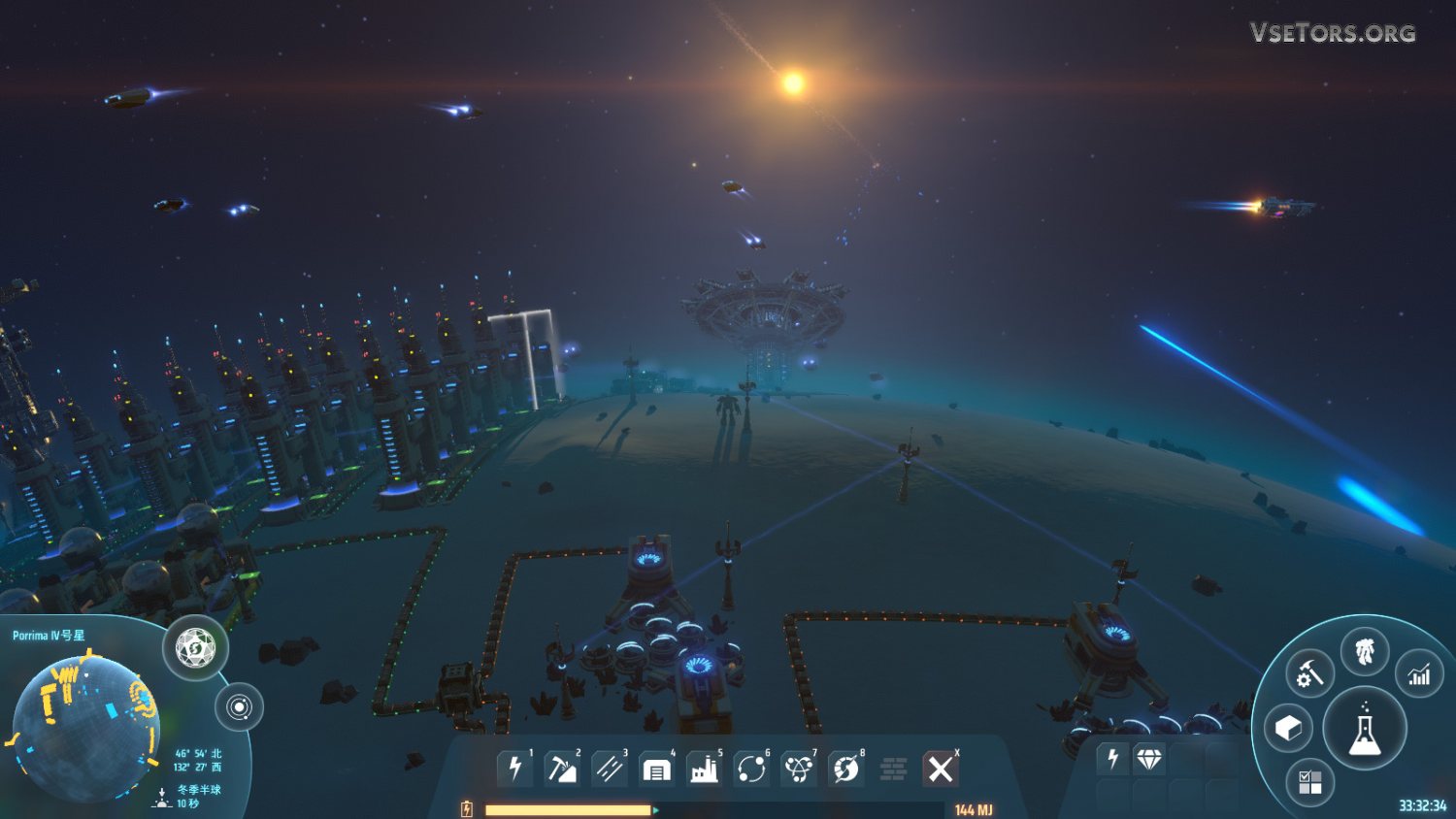Open the flask research tech tree button
The height and width of the screenshot is (819, 1456).
tap(1364, 730)
